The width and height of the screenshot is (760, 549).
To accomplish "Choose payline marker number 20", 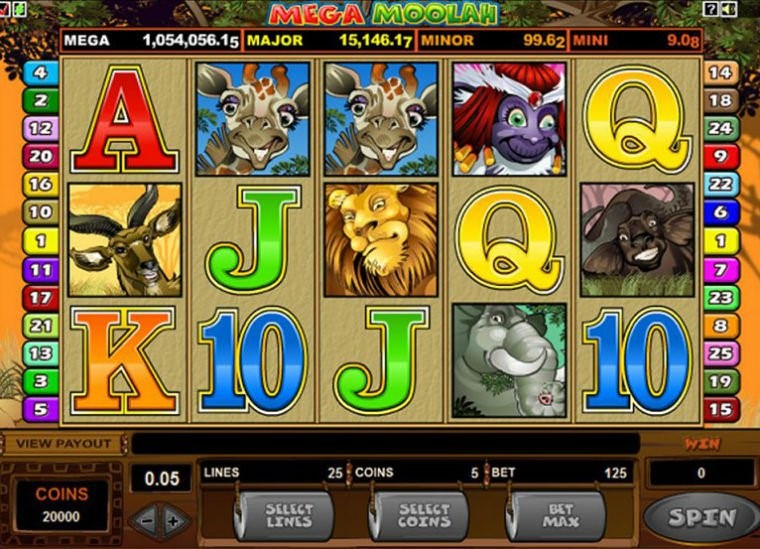I will coord(39,156).
